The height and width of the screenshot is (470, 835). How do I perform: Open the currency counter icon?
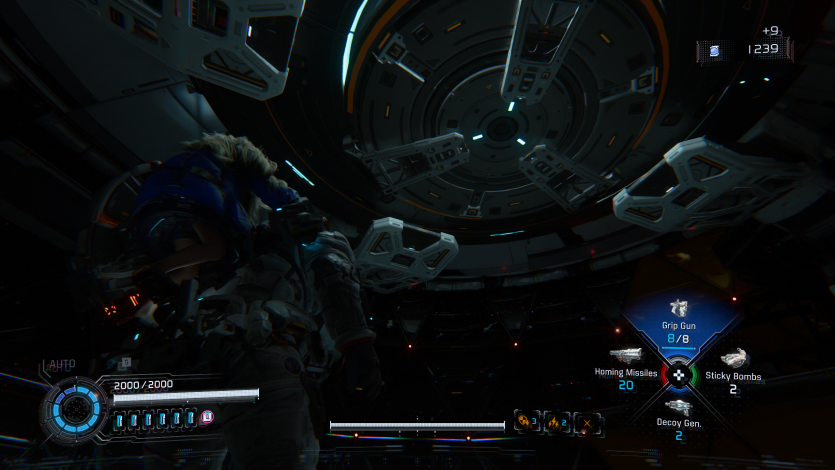pyautogui.click(x=714, y=49)
